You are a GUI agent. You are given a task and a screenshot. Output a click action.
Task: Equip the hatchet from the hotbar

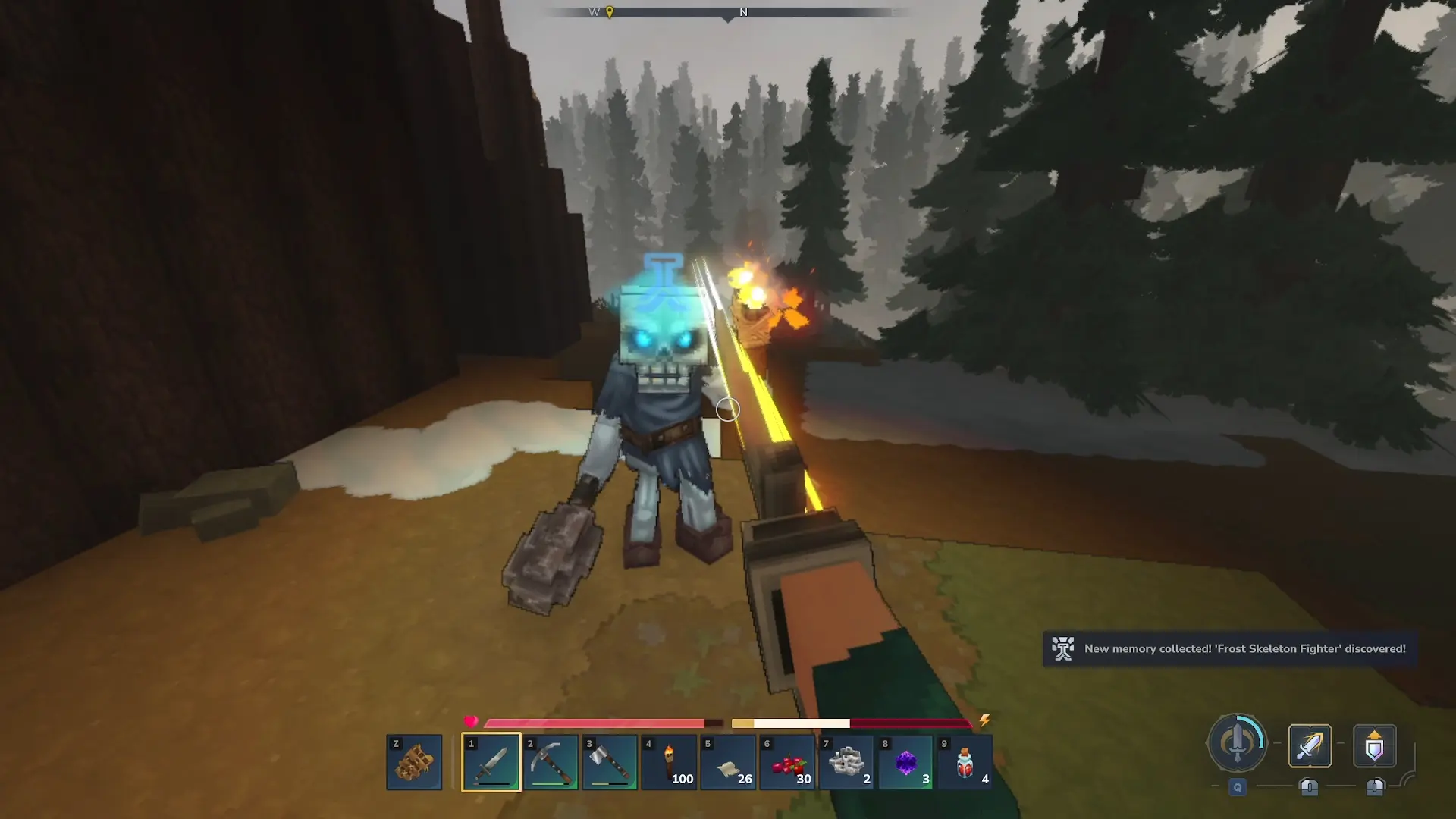click(x=610, y=762)
